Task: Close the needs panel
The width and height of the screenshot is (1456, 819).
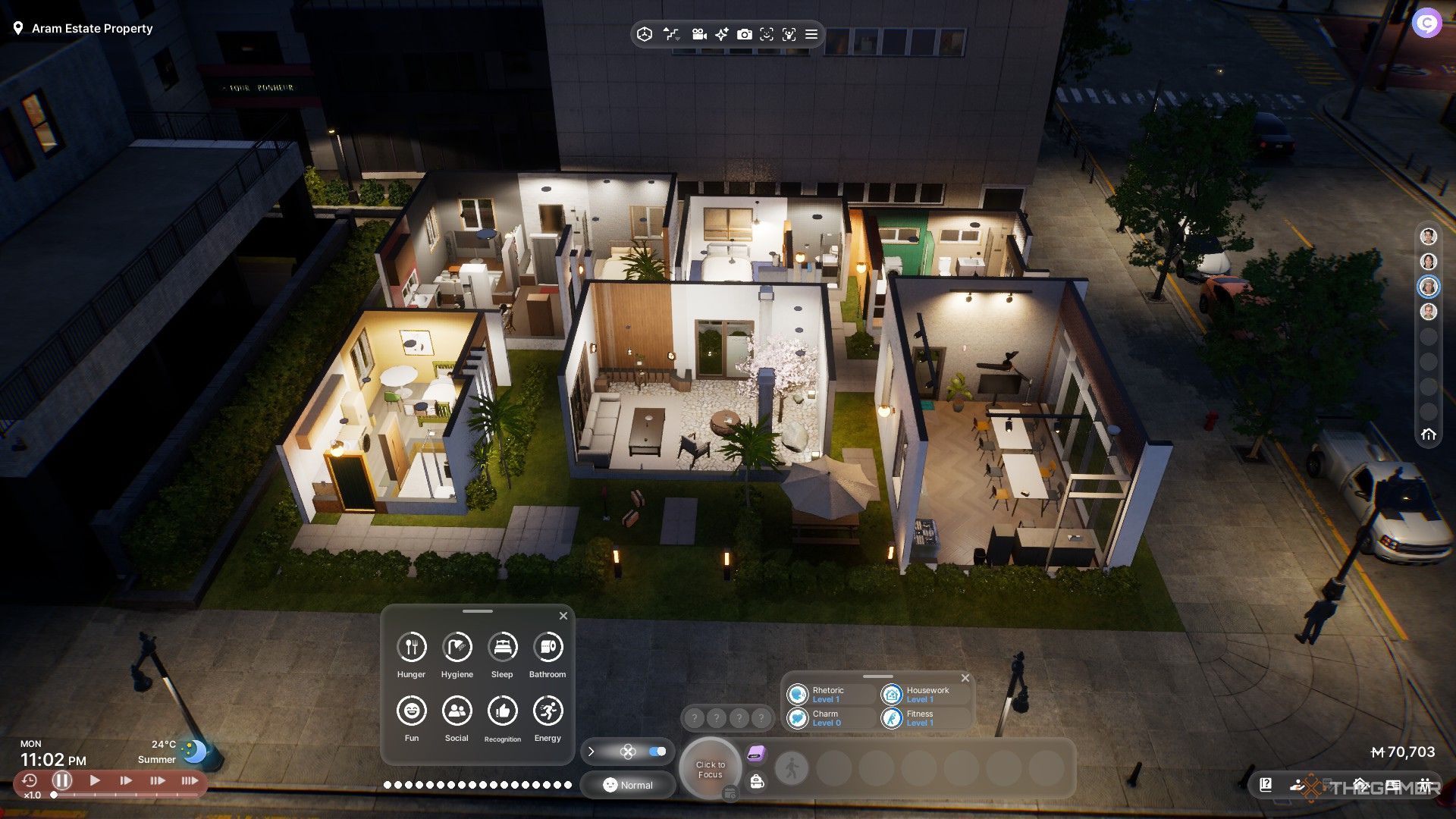Action: (563, 616)
